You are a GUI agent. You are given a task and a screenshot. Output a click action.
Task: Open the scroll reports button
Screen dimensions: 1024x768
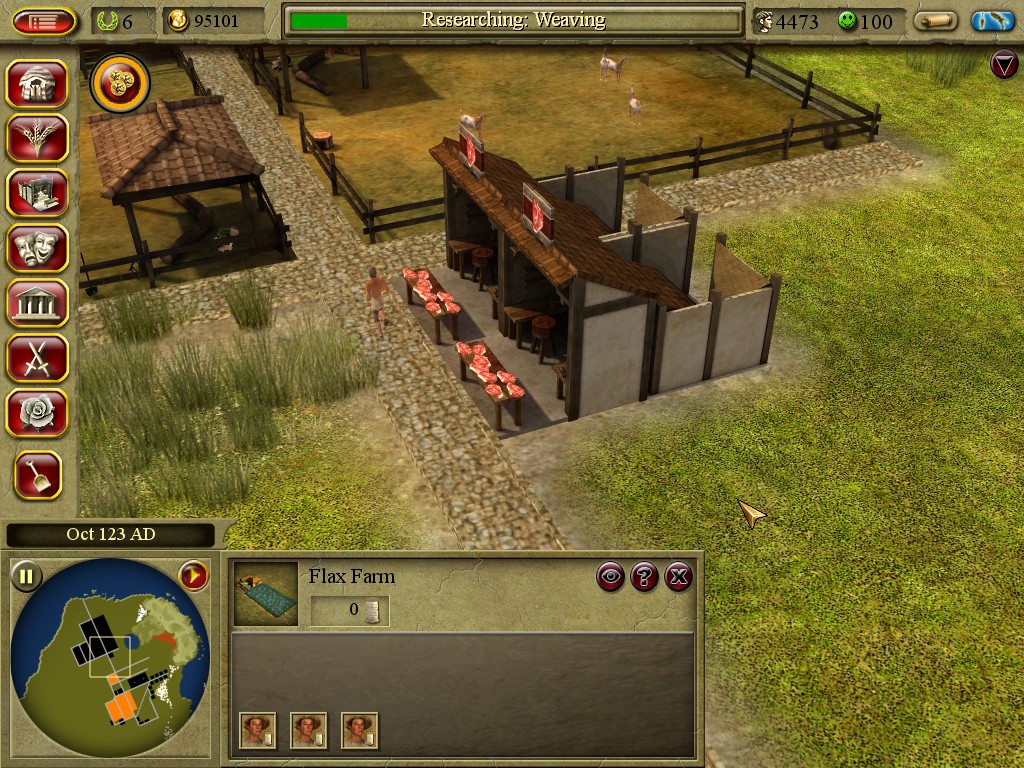click(x=935, y=21)
